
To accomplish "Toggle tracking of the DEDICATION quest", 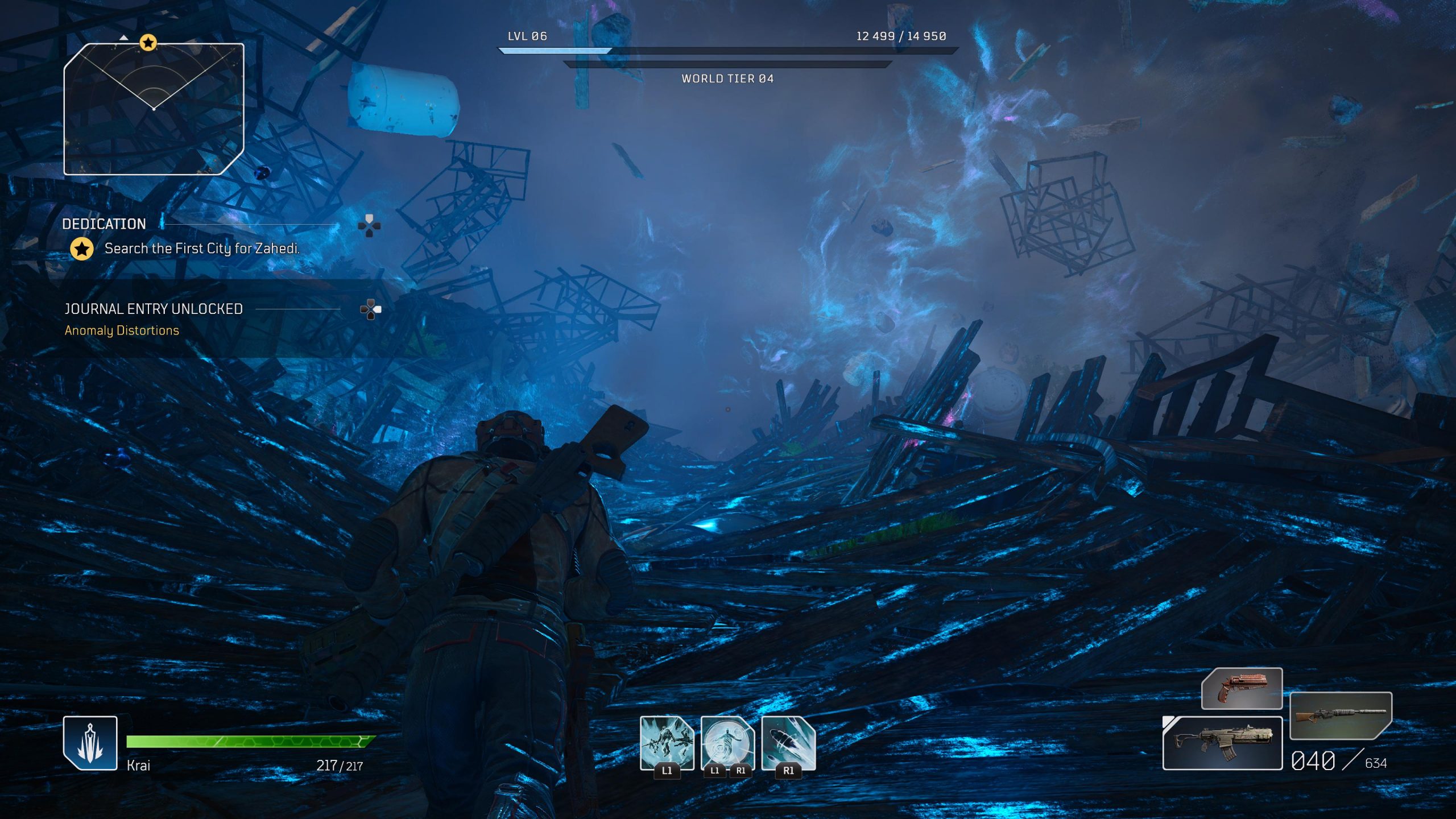I will click(106, 223).
